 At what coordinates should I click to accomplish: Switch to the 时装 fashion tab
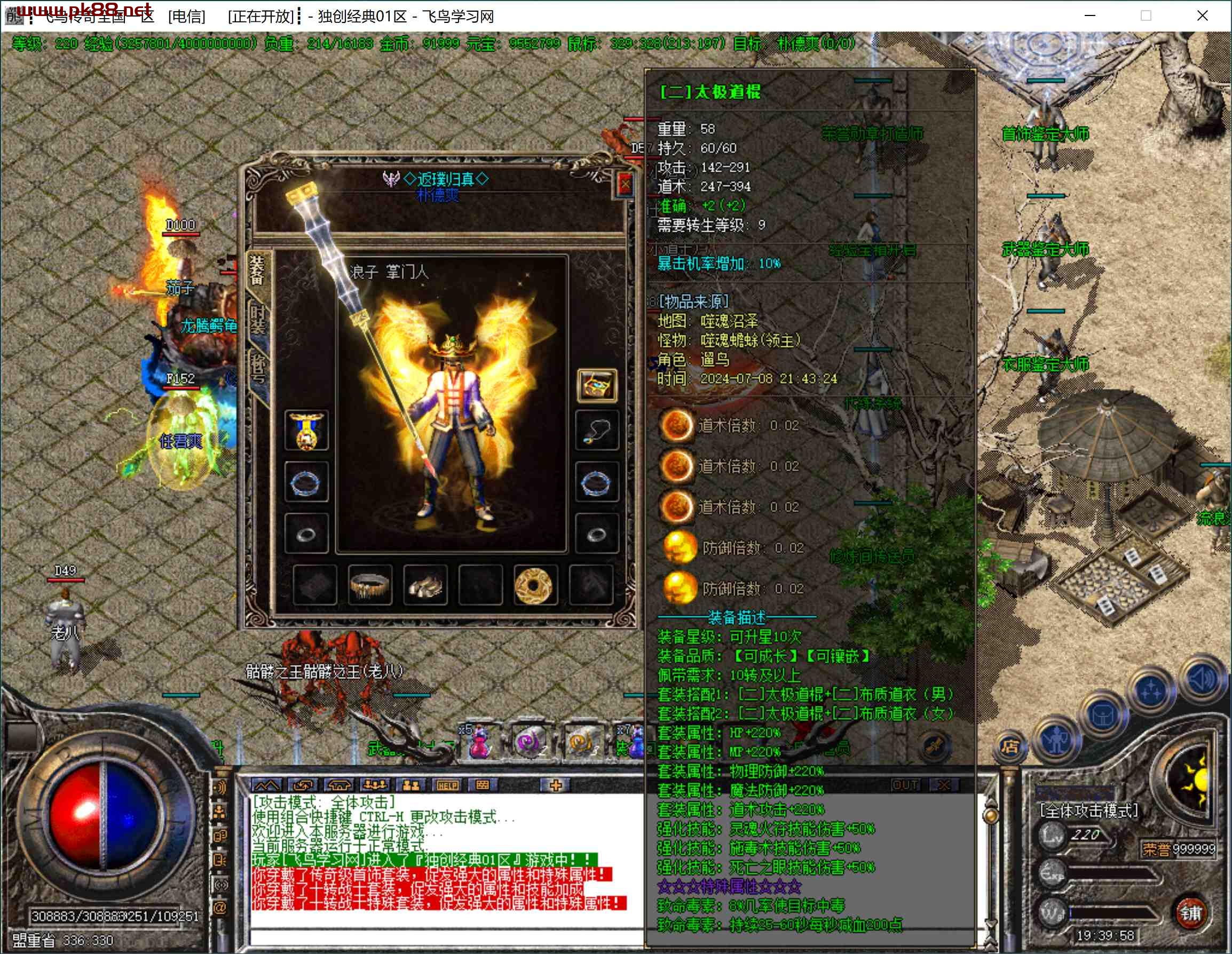pos(258,320)
